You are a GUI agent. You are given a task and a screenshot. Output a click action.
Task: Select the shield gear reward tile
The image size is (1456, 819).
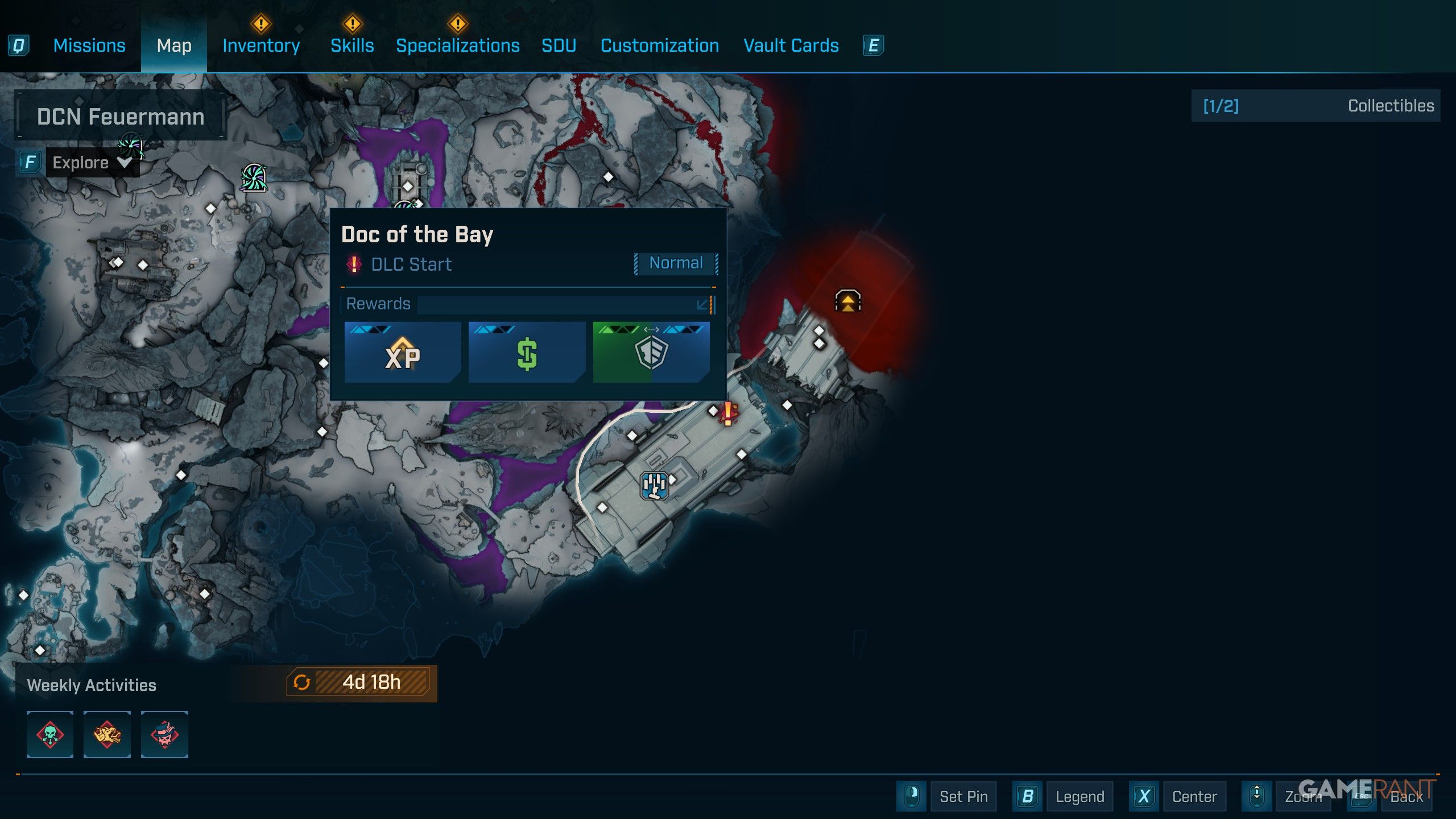pyautogui.click(x=651, y=353)
